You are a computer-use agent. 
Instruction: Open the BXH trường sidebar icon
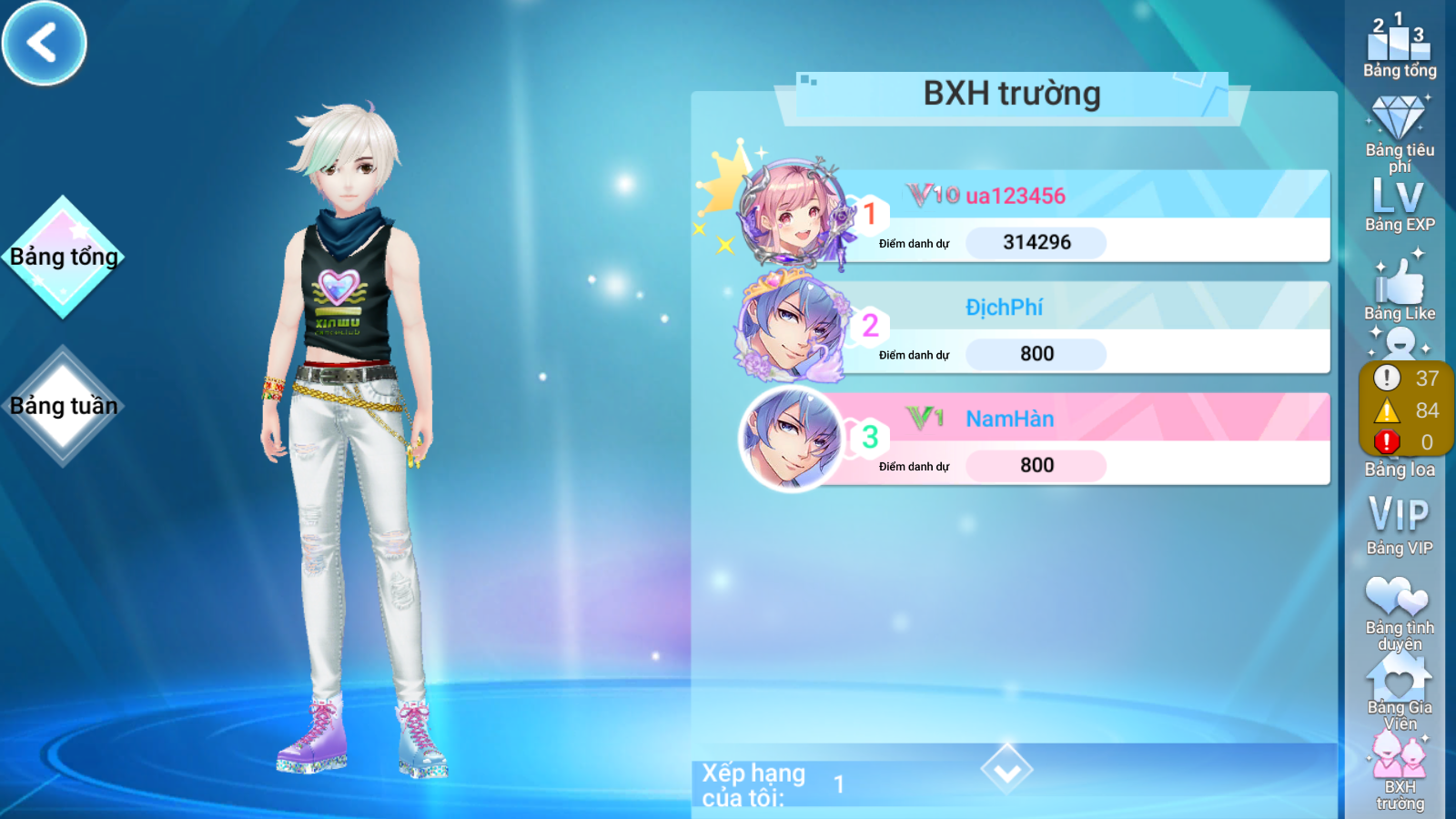(x=1400, y=772)
